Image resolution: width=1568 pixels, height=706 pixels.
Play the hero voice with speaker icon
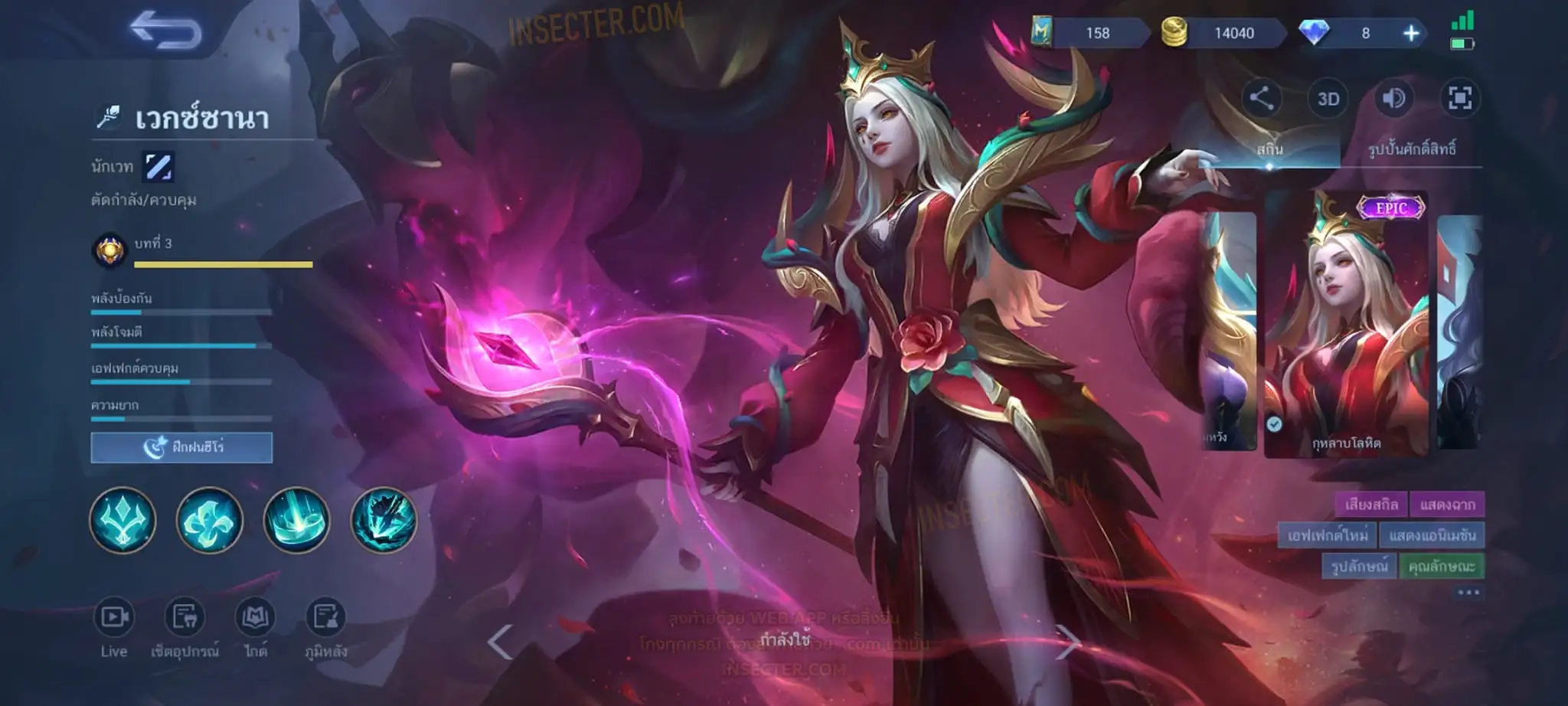coord(1393,99)
